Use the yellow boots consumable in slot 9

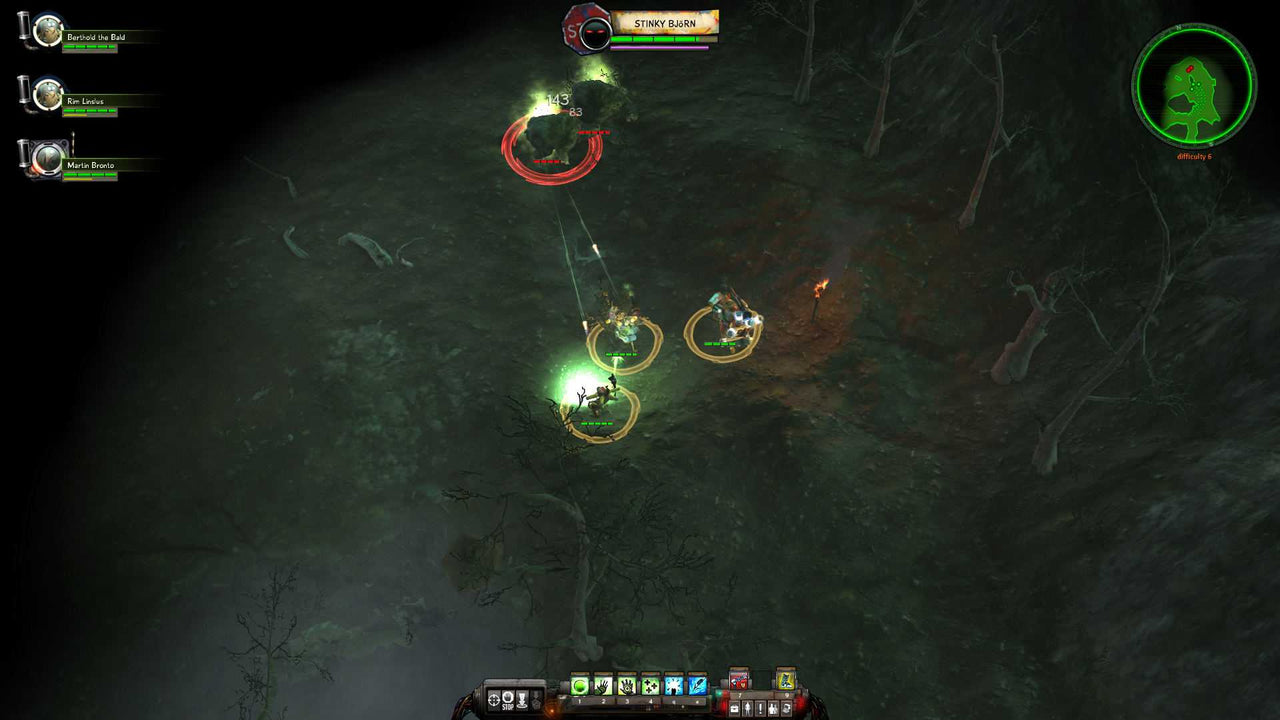(785, 681)
